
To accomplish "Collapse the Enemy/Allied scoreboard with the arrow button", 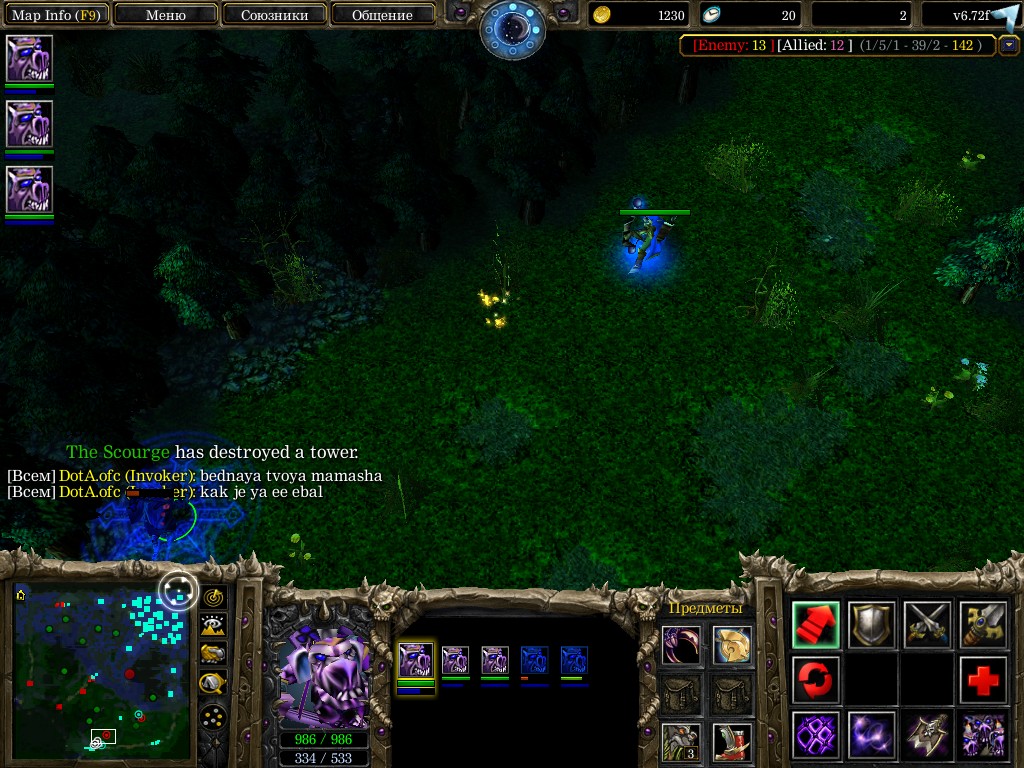I will [x=1009, y=45].
